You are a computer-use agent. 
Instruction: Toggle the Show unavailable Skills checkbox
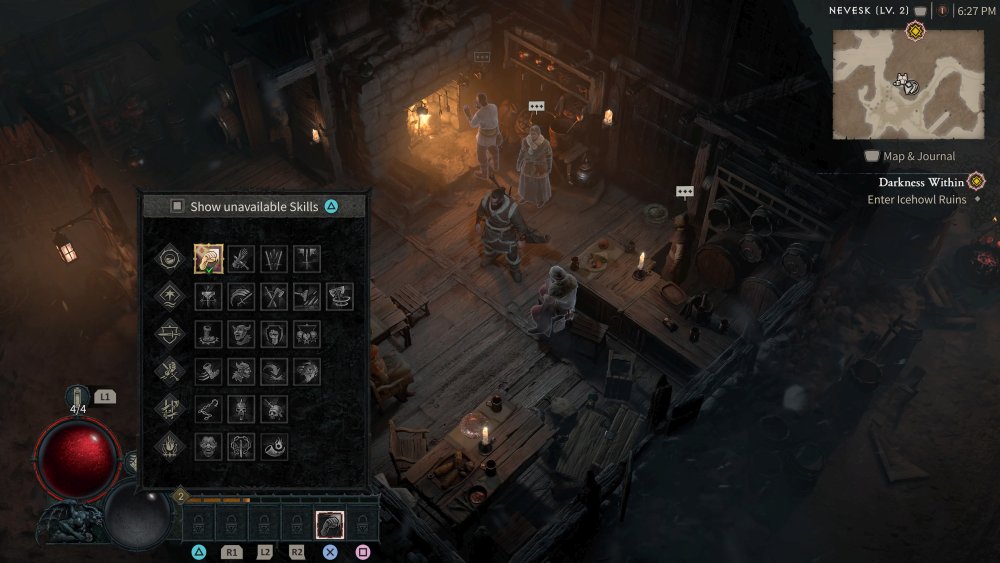point(177,206)
